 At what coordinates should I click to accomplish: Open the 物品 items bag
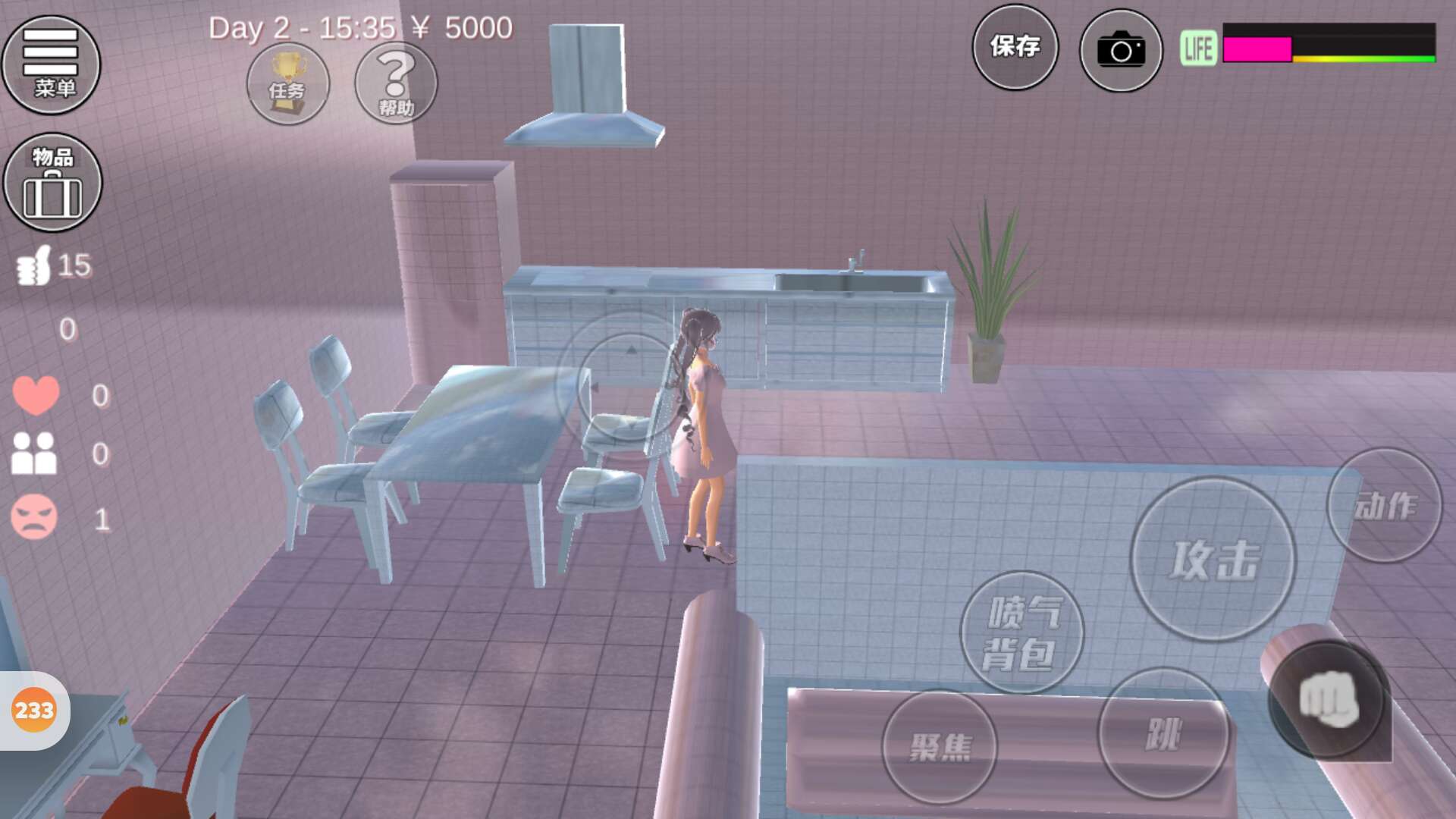click(52, 183)
